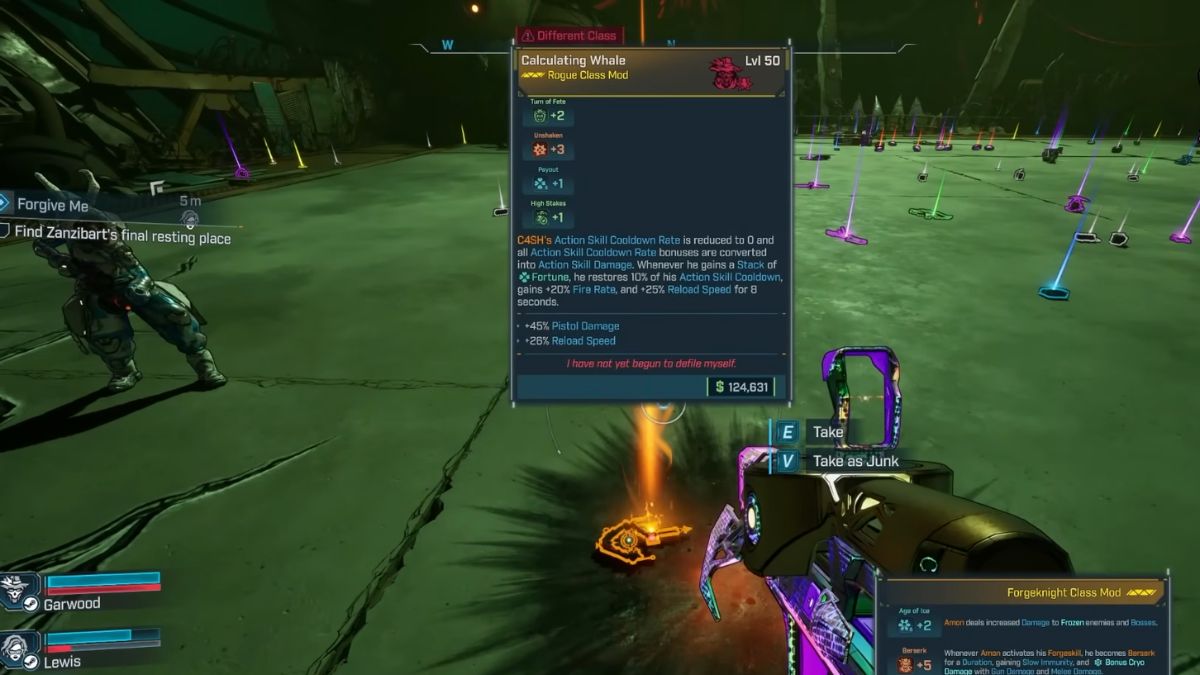This screenshot has height=675, width=1200.
Task: Click the Berserk skill icon
Action: [905, 664]
